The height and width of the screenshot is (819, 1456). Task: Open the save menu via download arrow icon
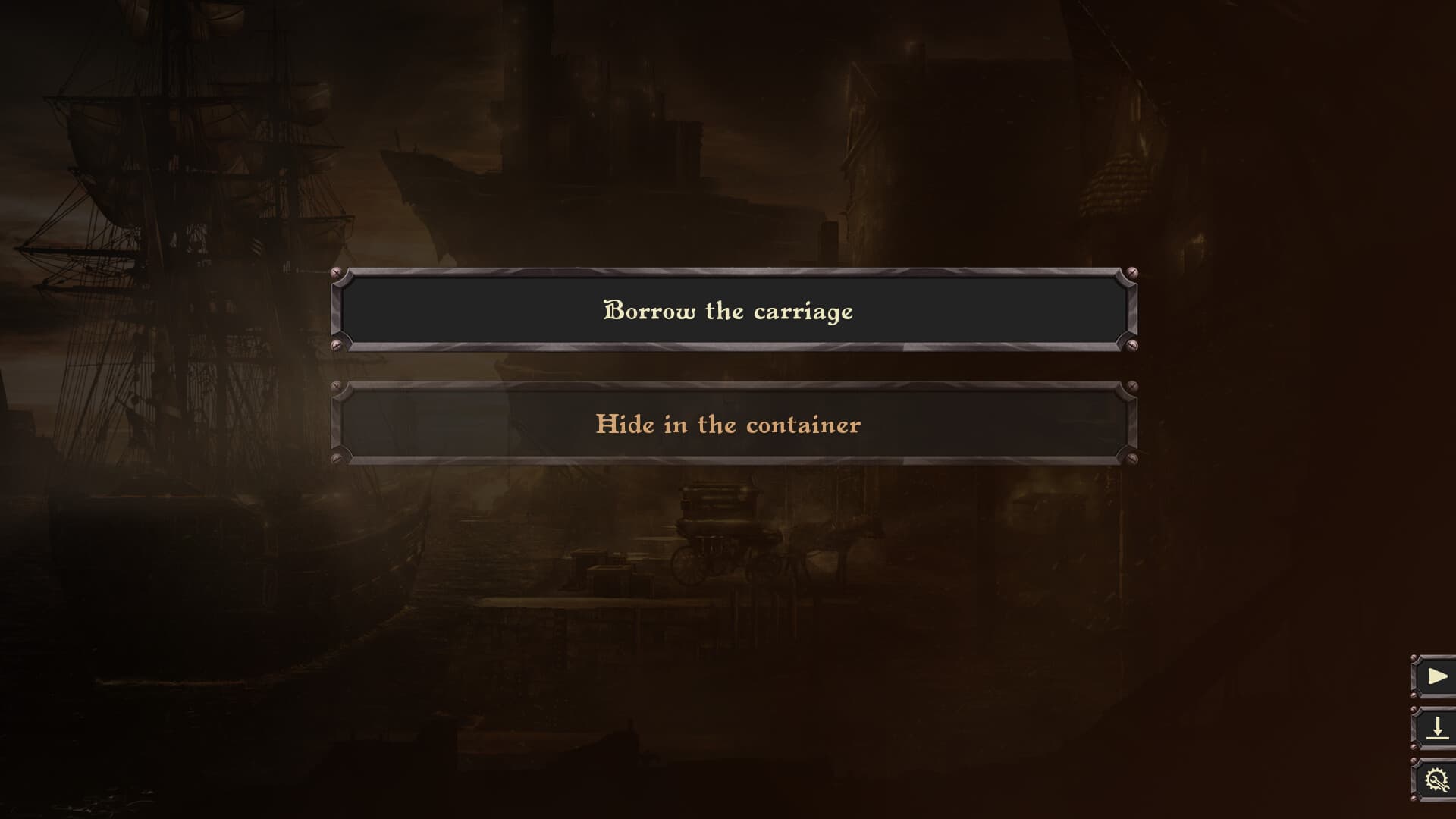point(1438,730)
